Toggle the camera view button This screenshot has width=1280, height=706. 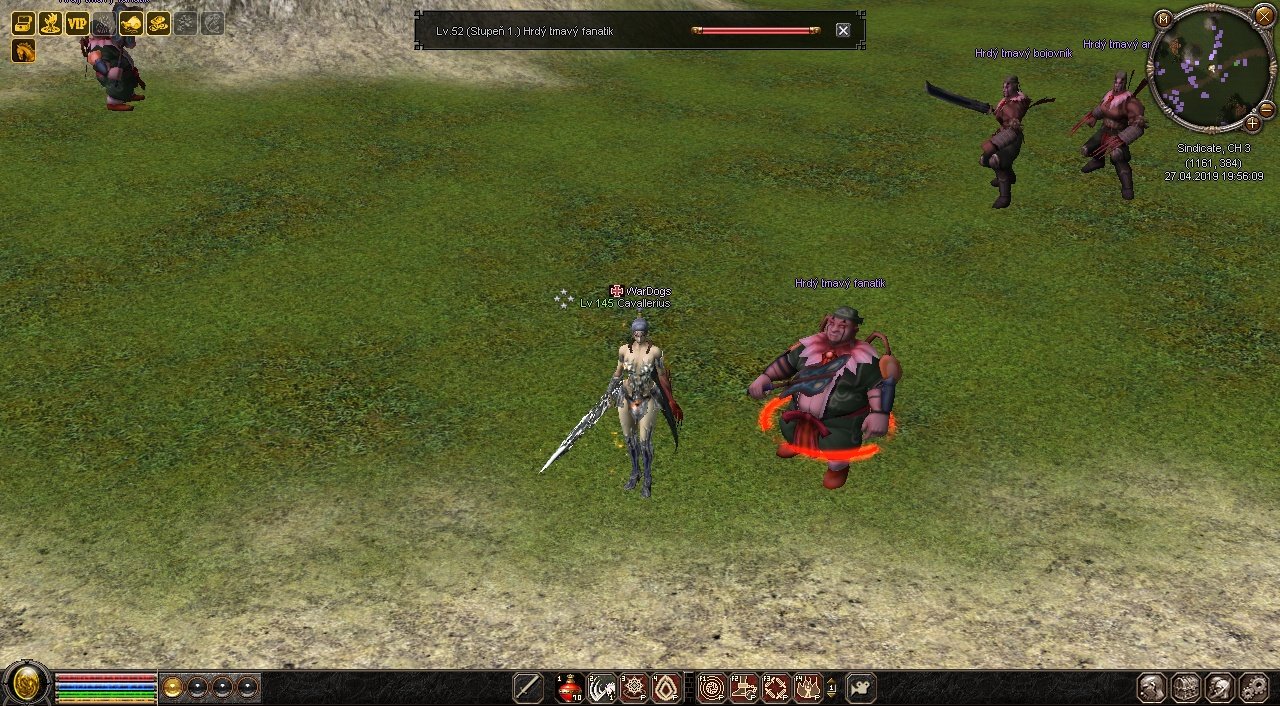pos(861,688)
